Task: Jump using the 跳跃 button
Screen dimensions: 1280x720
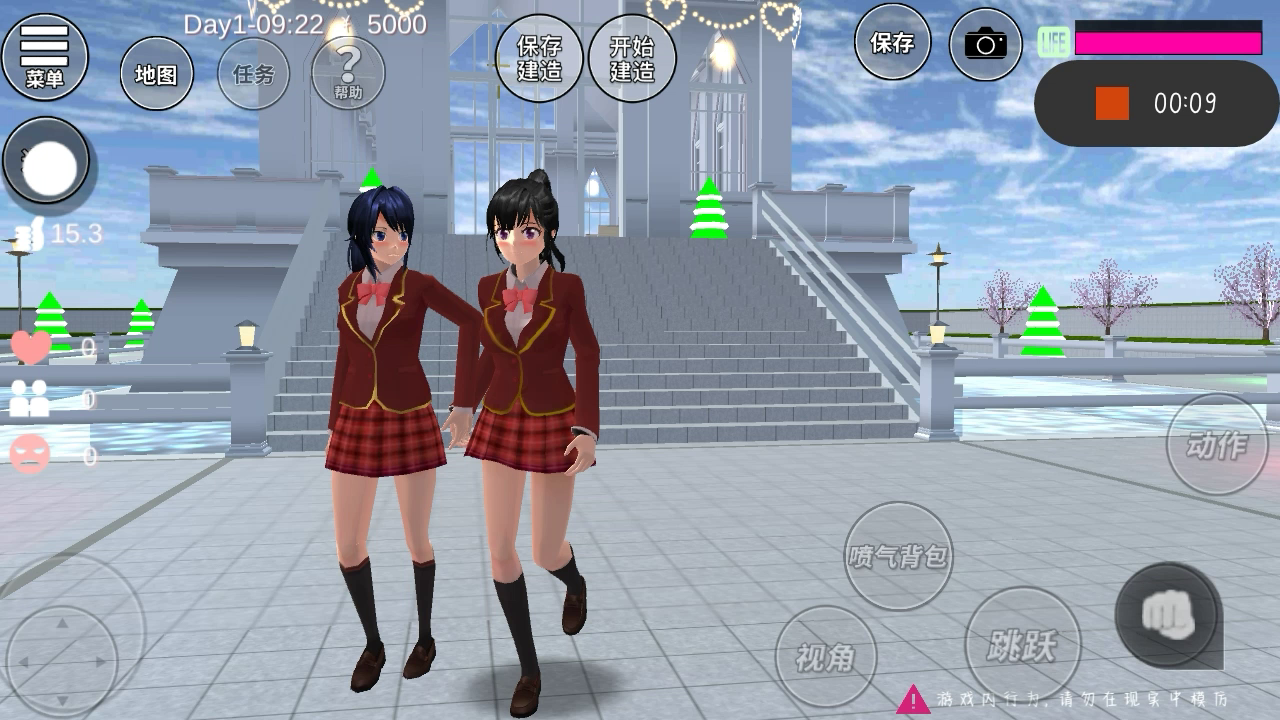Action: [x=1022, y=645]
